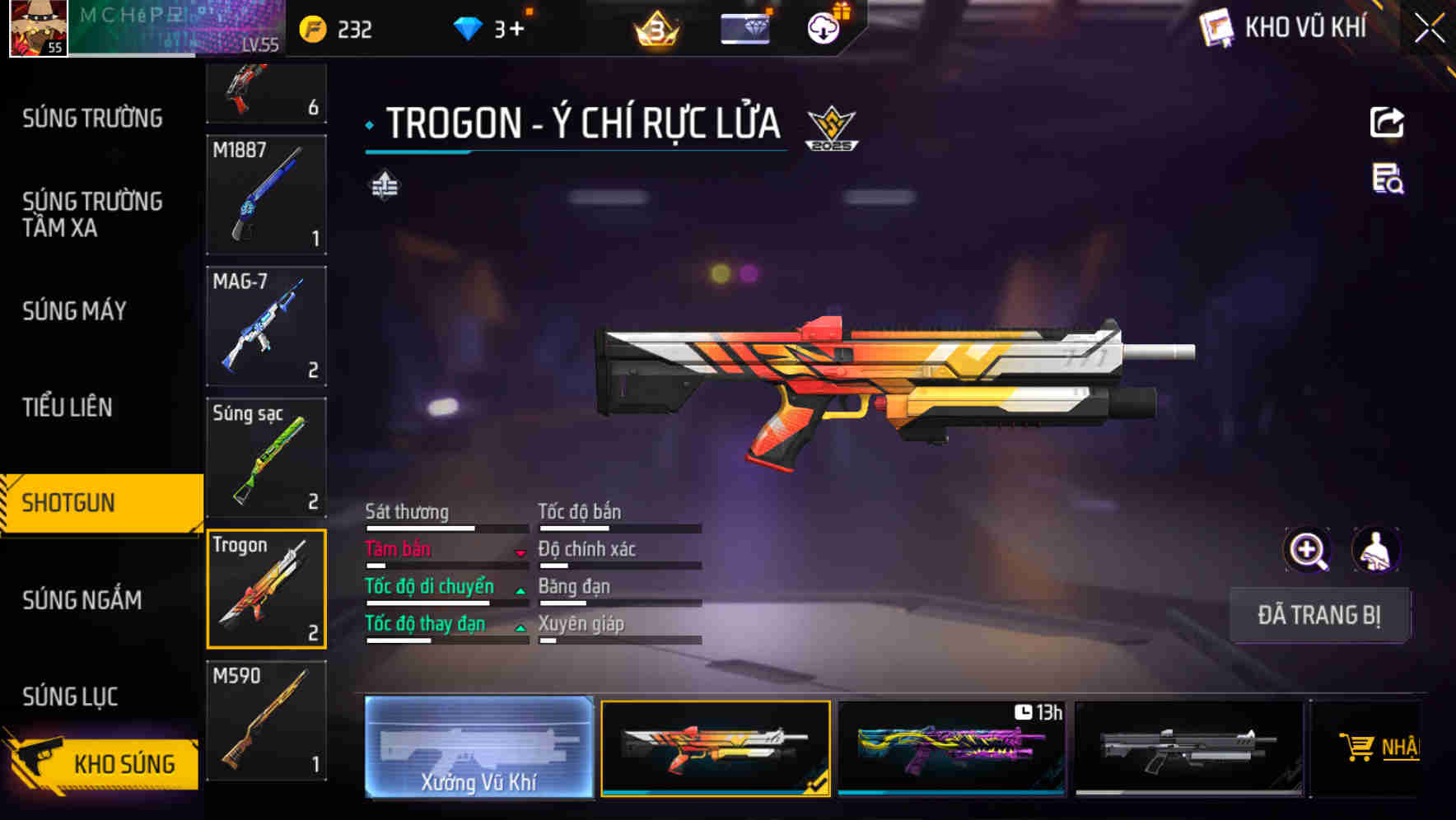Share the Trogon weapon skin
The width and height of the screenshot is (1456, 820).
[x=1388, y=122]
